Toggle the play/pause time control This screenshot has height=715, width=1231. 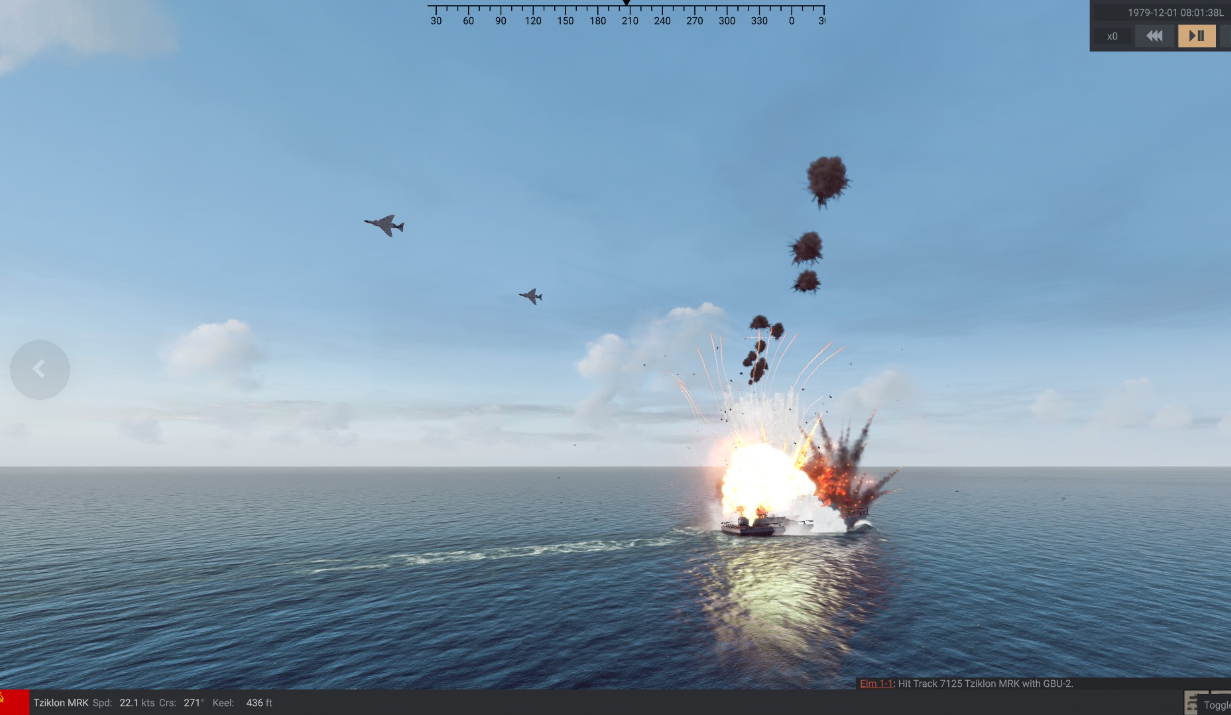click(x=1196, y=36)
